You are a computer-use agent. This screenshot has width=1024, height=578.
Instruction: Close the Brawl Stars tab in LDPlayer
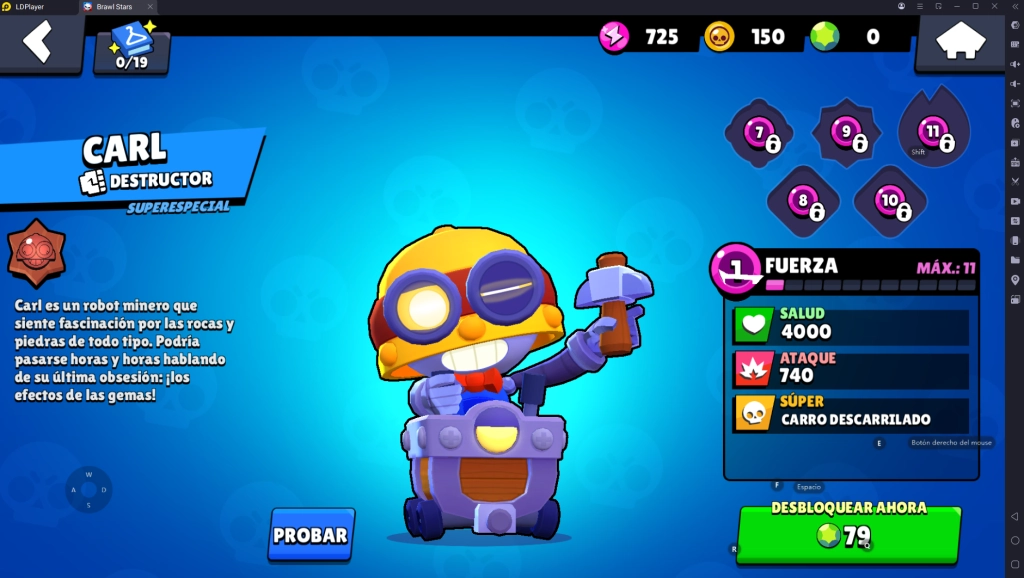150,6
